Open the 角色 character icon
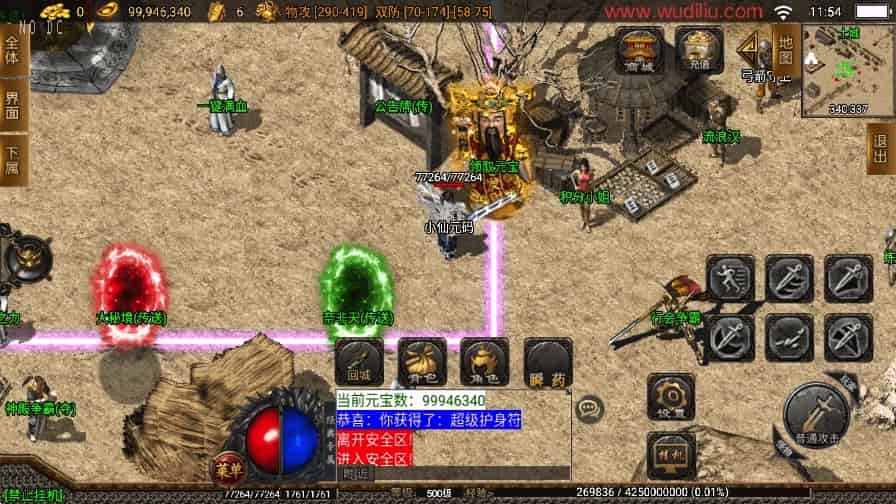This screenshot has width=896, height=504. click(x=484, y=361)
